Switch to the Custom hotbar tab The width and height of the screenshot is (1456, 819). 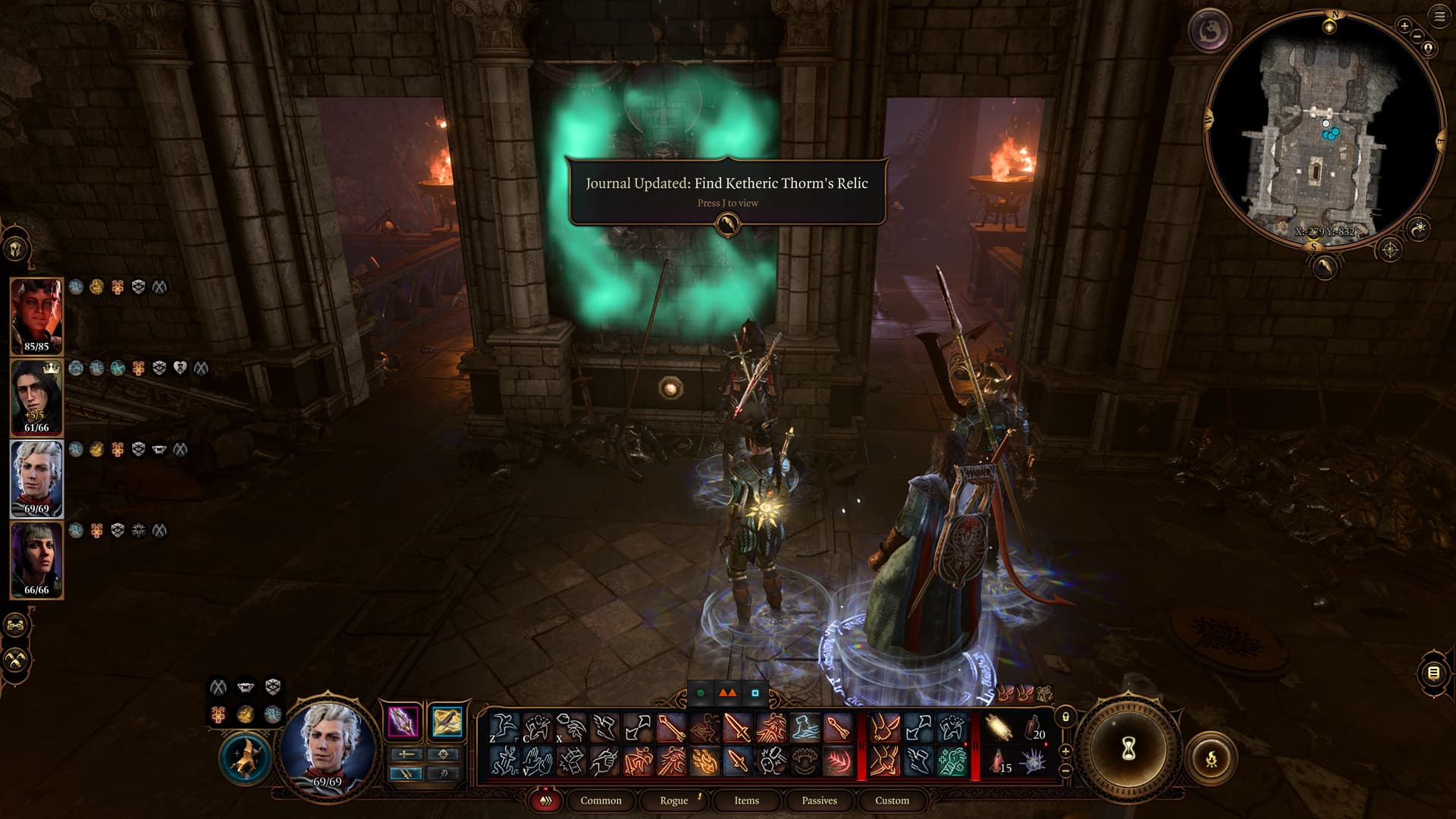point(892,800)
